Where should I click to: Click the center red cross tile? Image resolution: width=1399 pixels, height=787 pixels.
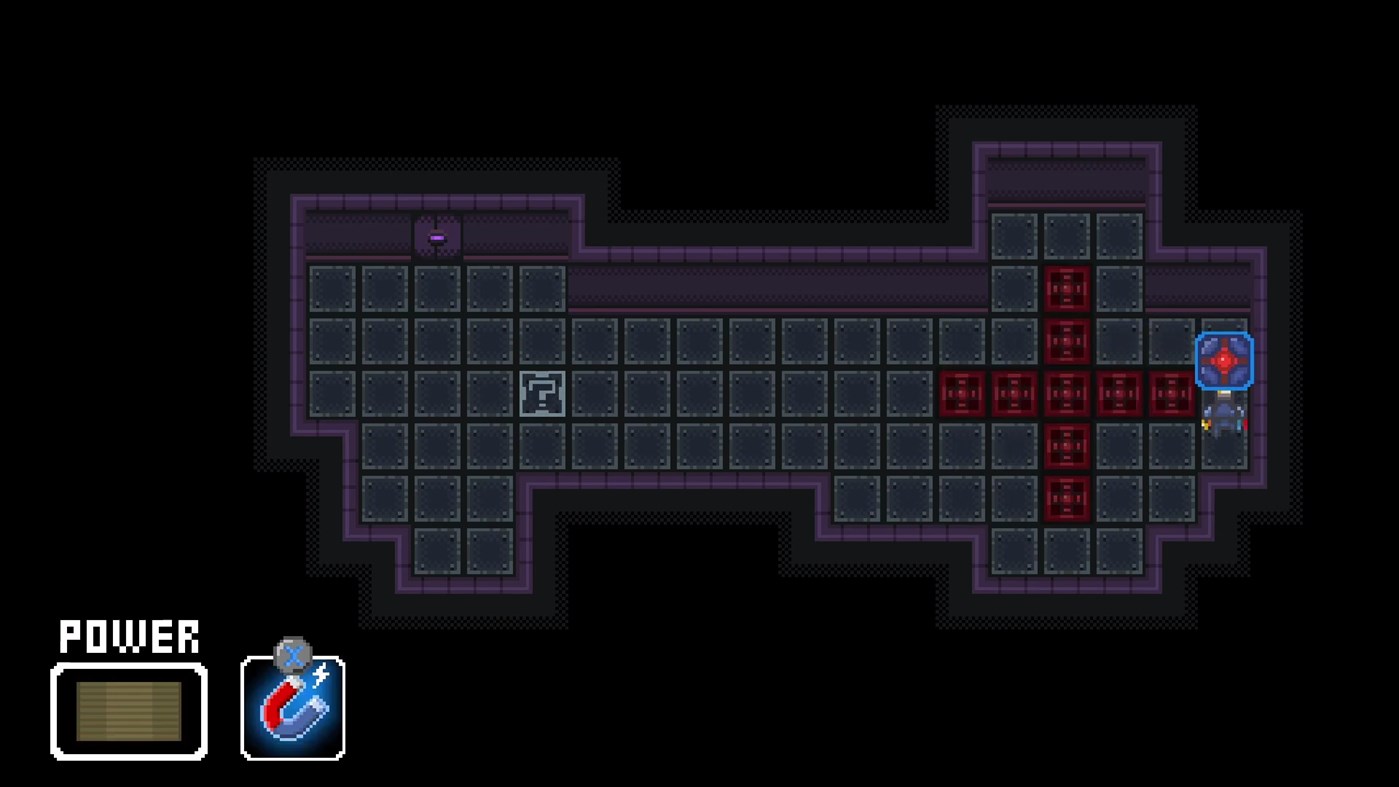coord(1068,392)
